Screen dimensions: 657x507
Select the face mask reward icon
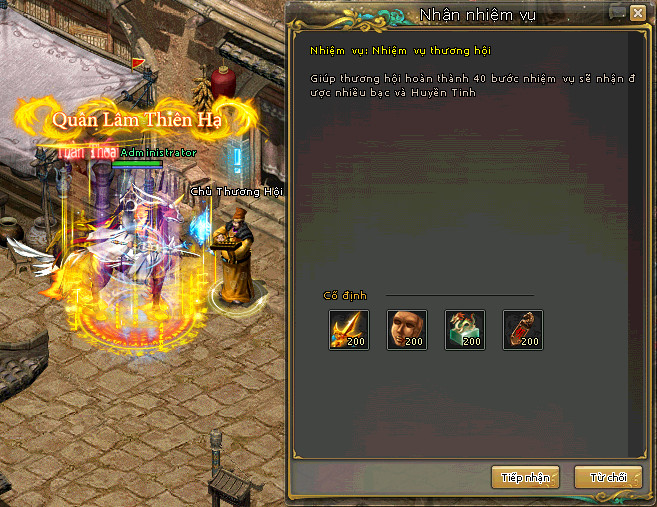coord(407,330)
